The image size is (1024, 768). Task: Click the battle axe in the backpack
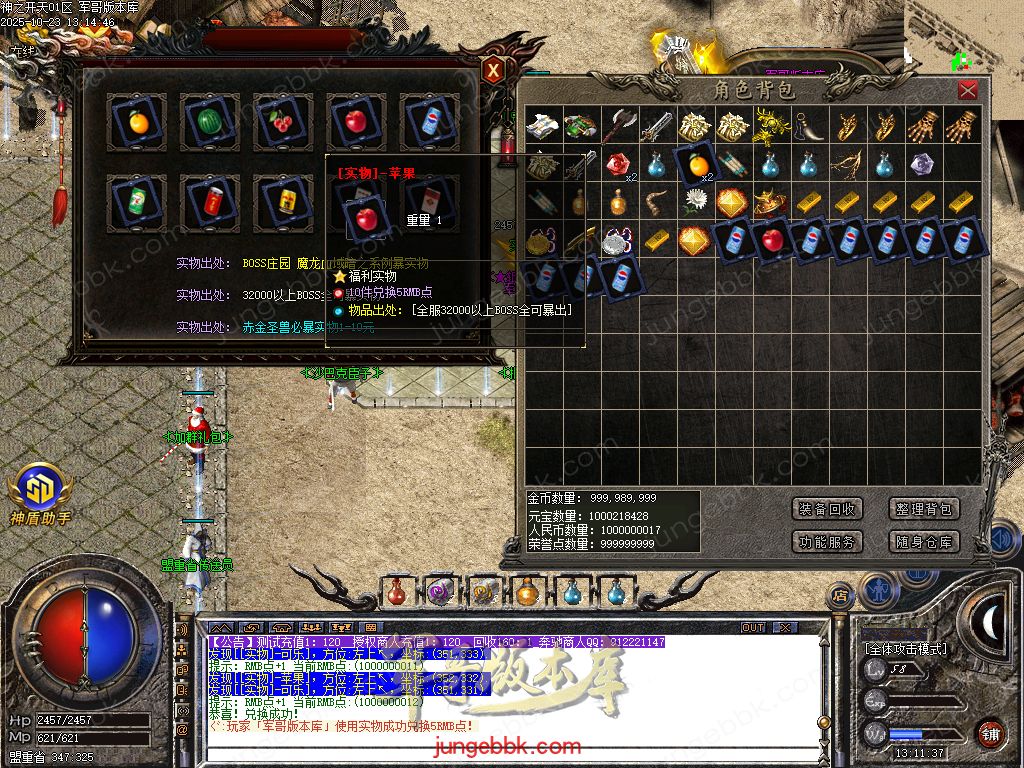619,126
